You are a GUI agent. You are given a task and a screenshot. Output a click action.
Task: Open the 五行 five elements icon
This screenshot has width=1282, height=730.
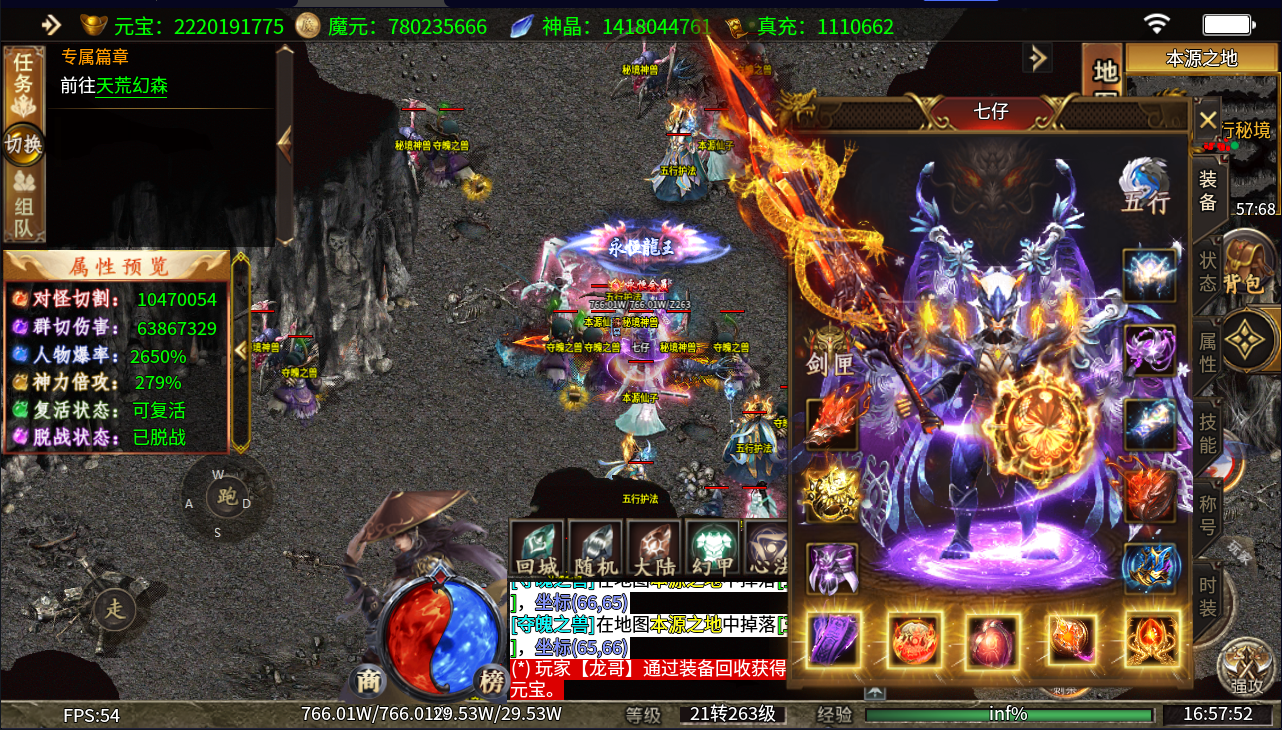(1145, 186)
